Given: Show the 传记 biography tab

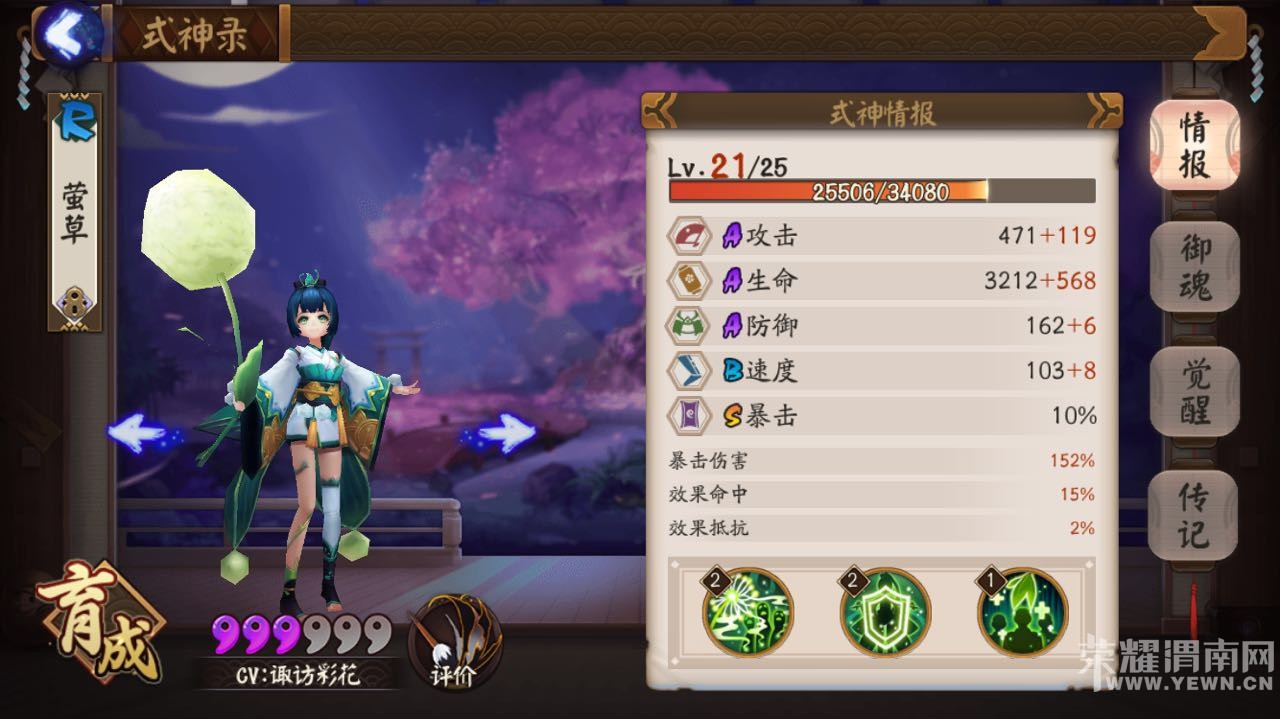Looking at the screenshot, I should [x=1194, y=515].
